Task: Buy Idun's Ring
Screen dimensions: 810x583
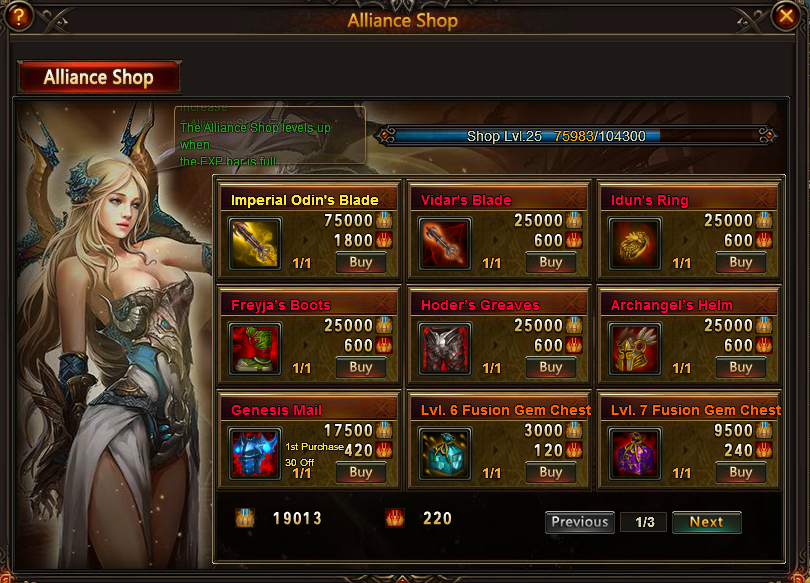Action: click(x=741, y=262)
